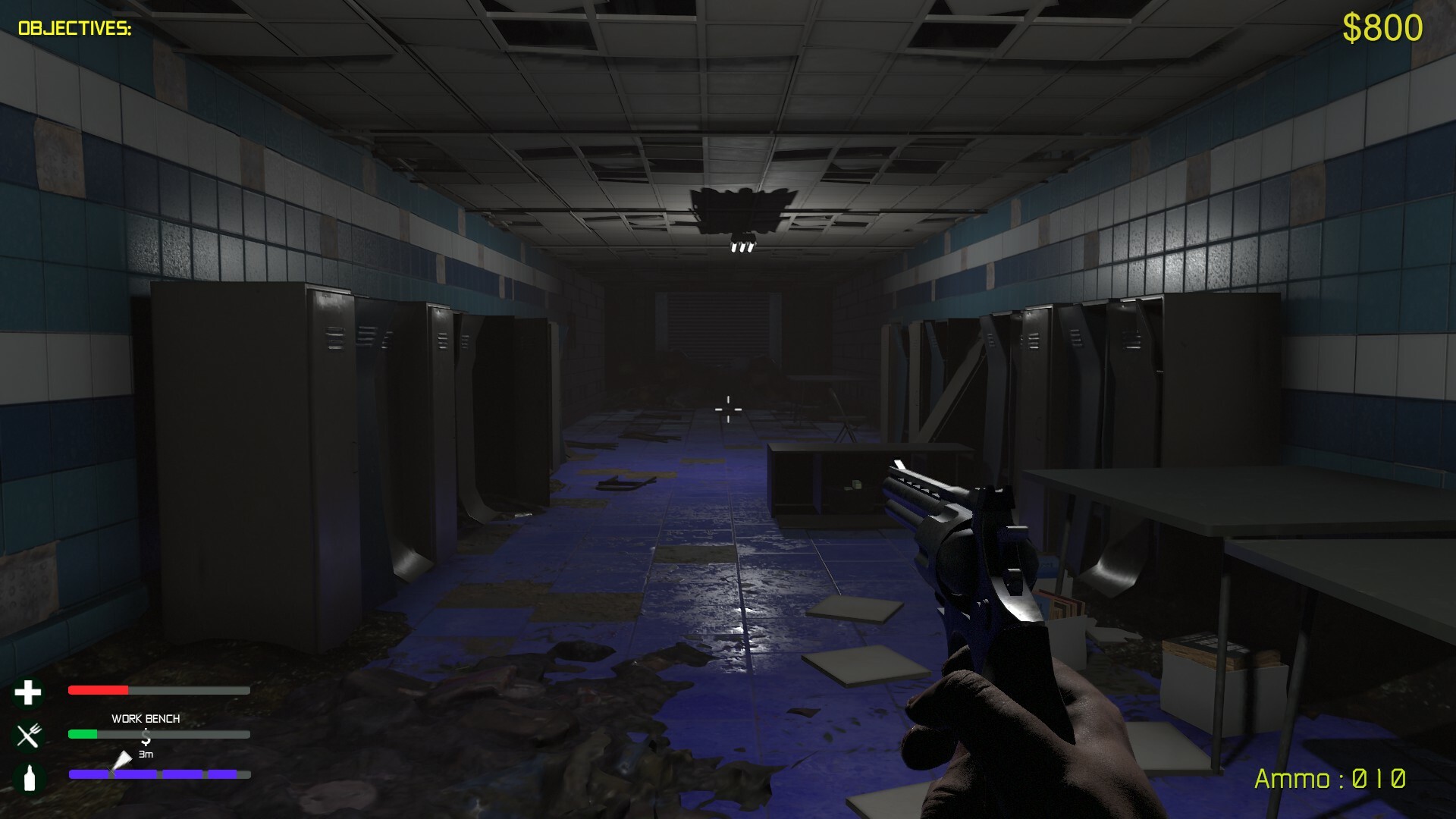Click the fork and knife hunger icon

28,734
